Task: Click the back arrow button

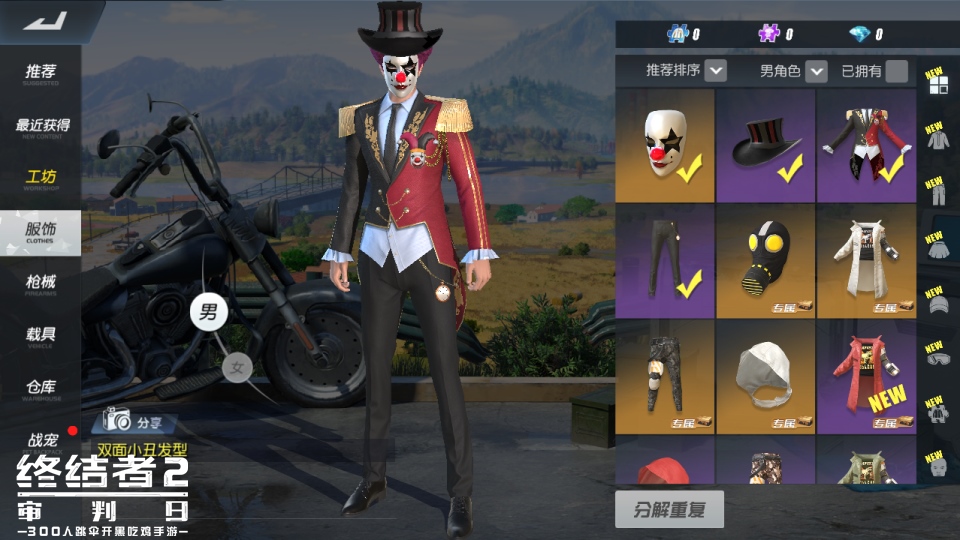Action: pos(45,20)
